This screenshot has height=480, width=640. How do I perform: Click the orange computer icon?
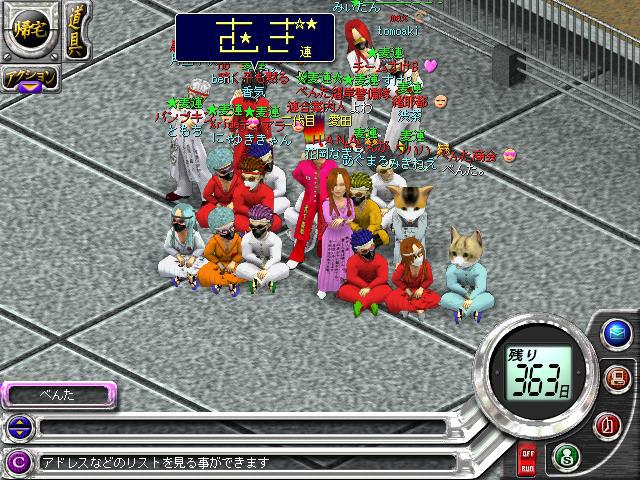(615, 378)
